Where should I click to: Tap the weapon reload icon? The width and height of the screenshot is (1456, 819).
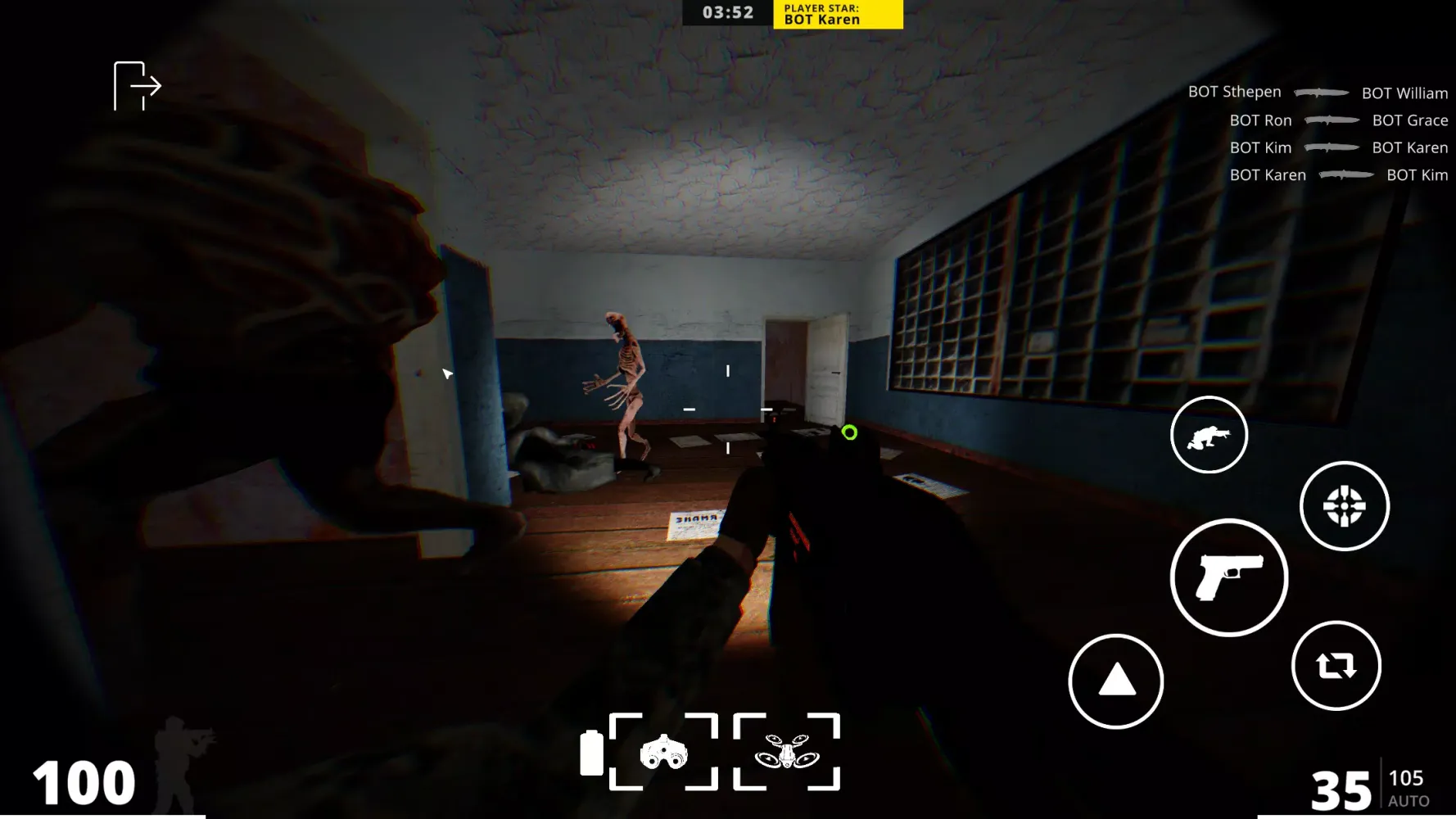pos(1336,666)
